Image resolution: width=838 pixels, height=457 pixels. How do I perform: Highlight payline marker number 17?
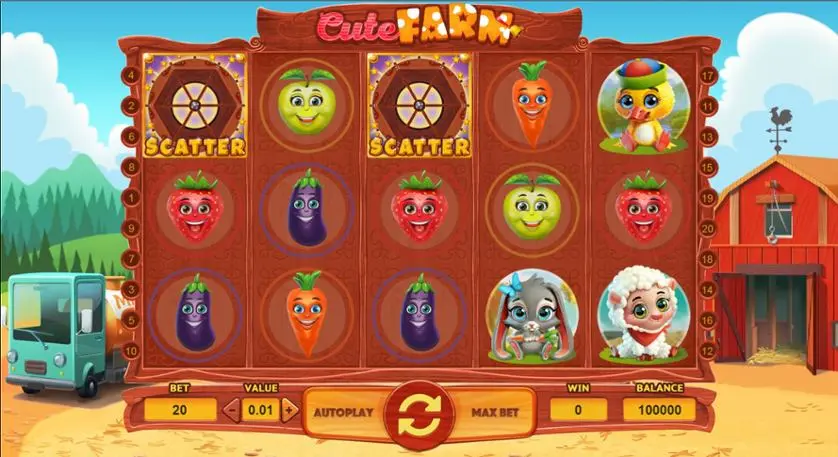click(707, 75)
